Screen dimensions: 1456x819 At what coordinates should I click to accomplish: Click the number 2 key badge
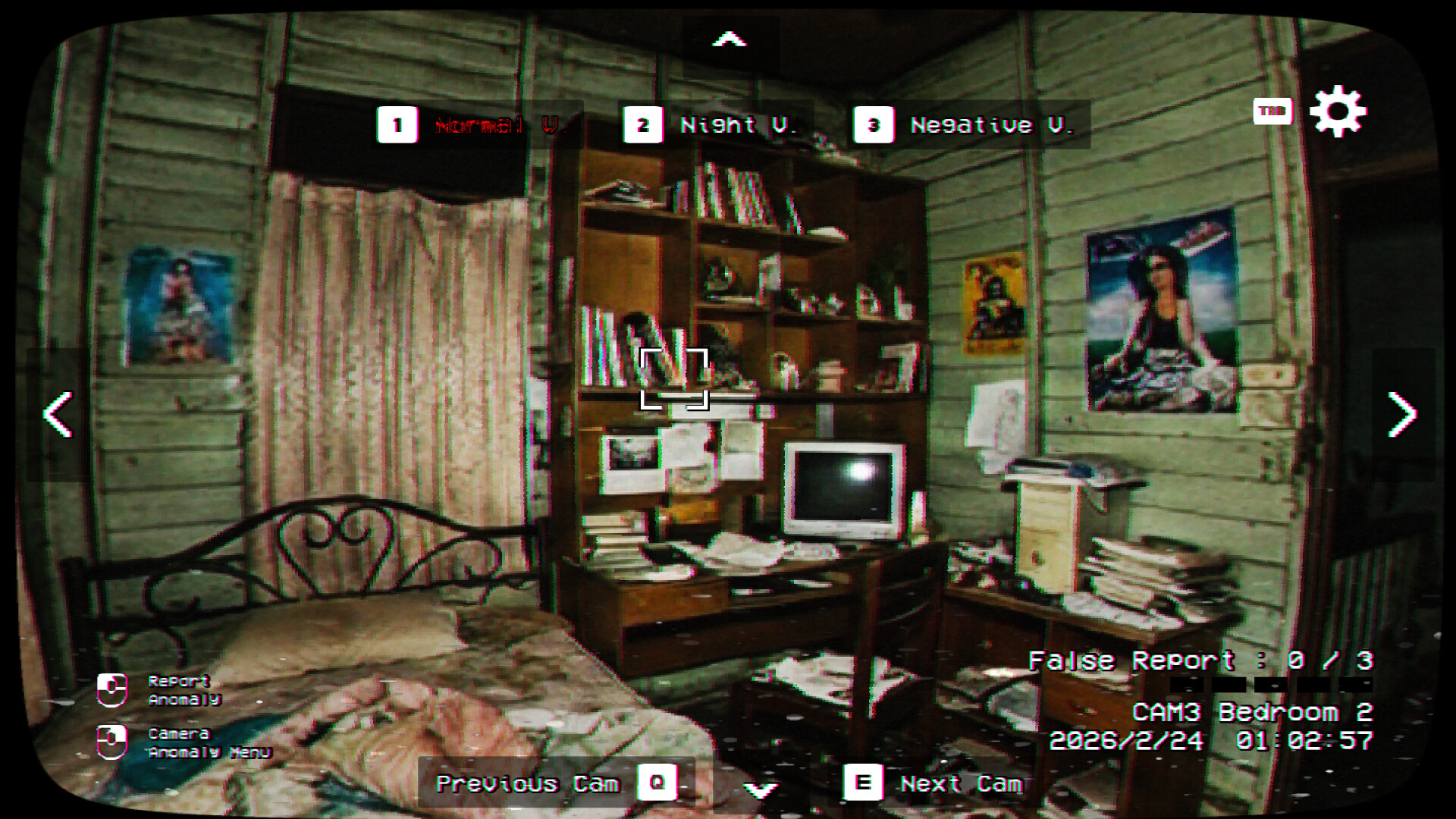pos(642,125)
